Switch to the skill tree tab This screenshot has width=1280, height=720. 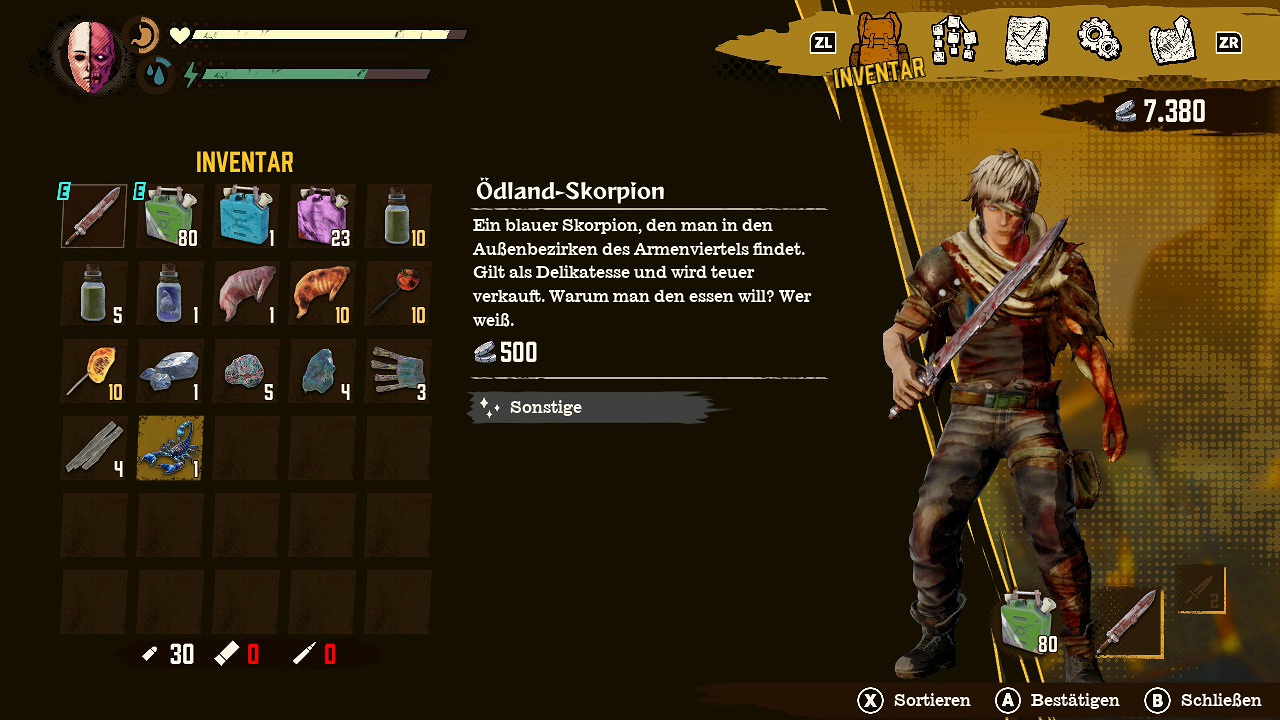[953, 42]
